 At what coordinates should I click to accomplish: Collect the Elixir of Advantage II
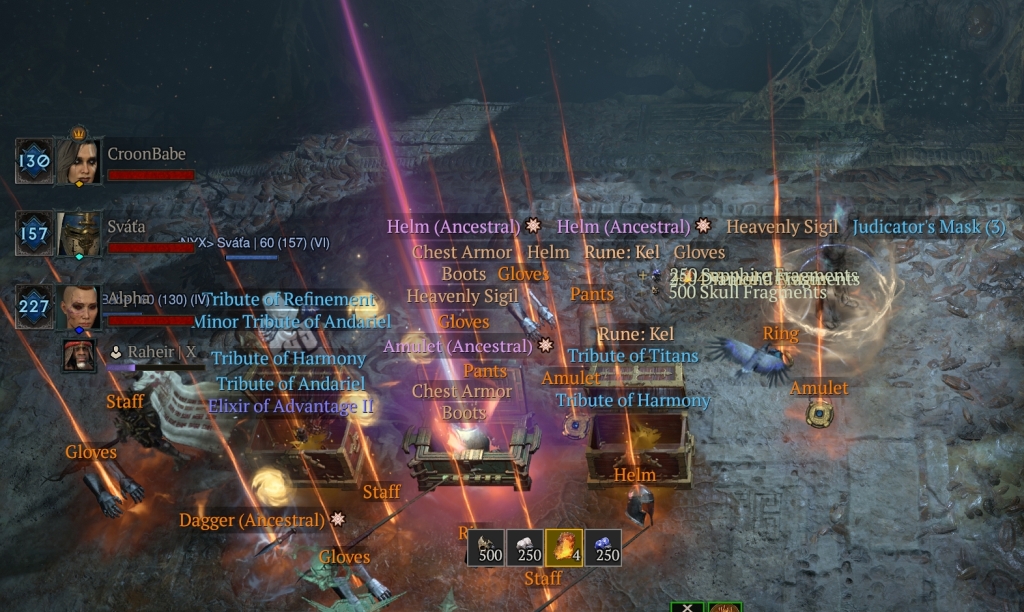click(291, 406)
